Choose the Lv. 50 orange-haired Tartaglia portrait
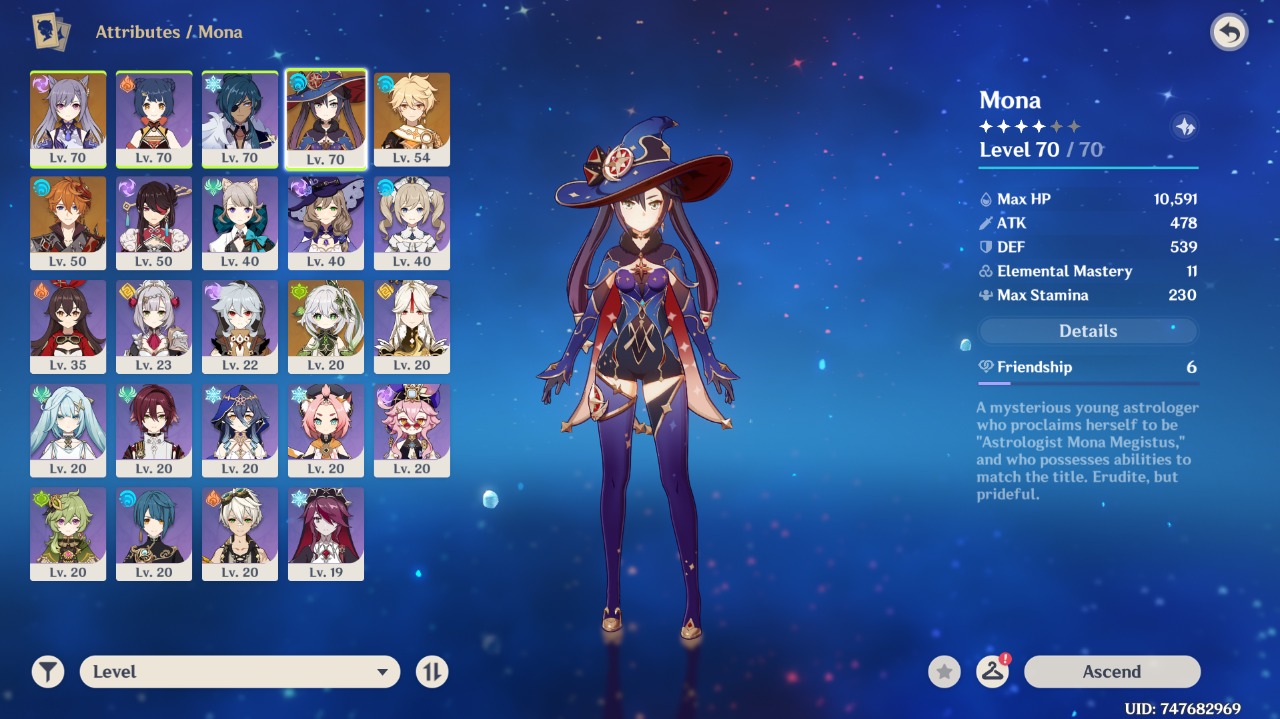 (x=68, y=222)
